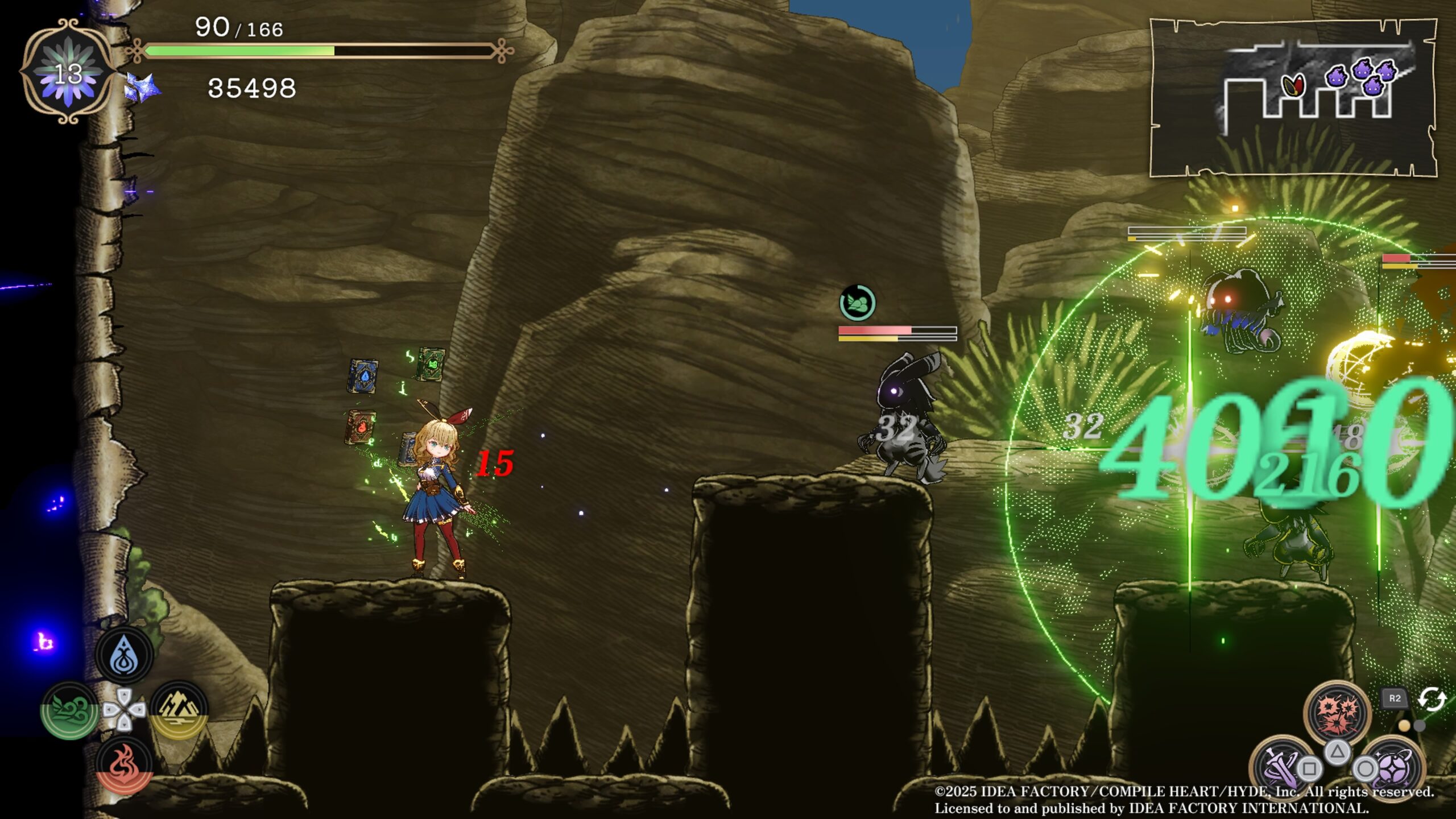Select the red fire element
Screen dimensions: 1456x819
tap(124, 764)
